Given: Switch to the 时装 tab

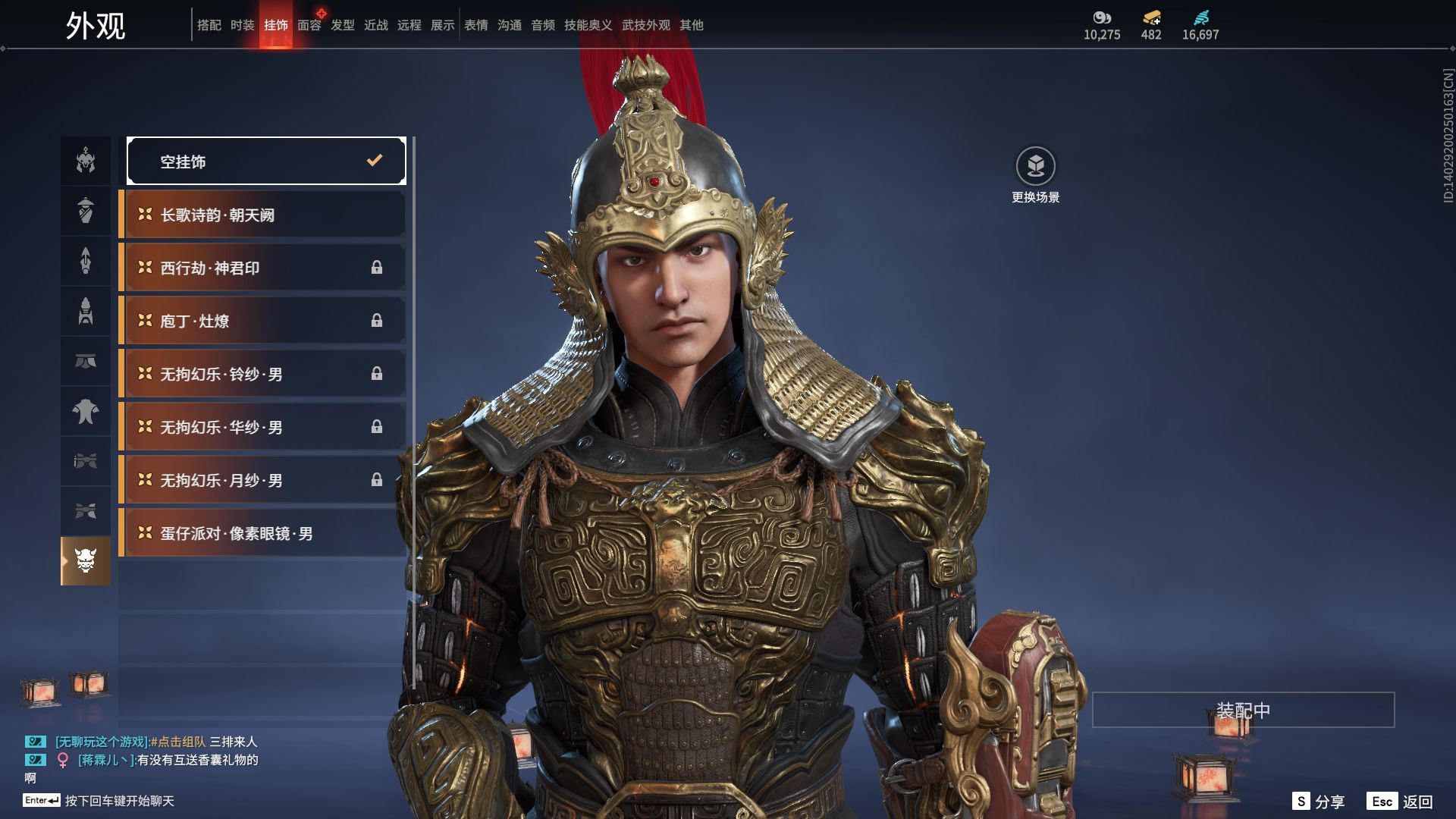Looking at the screenshot, I should (243, 25).
